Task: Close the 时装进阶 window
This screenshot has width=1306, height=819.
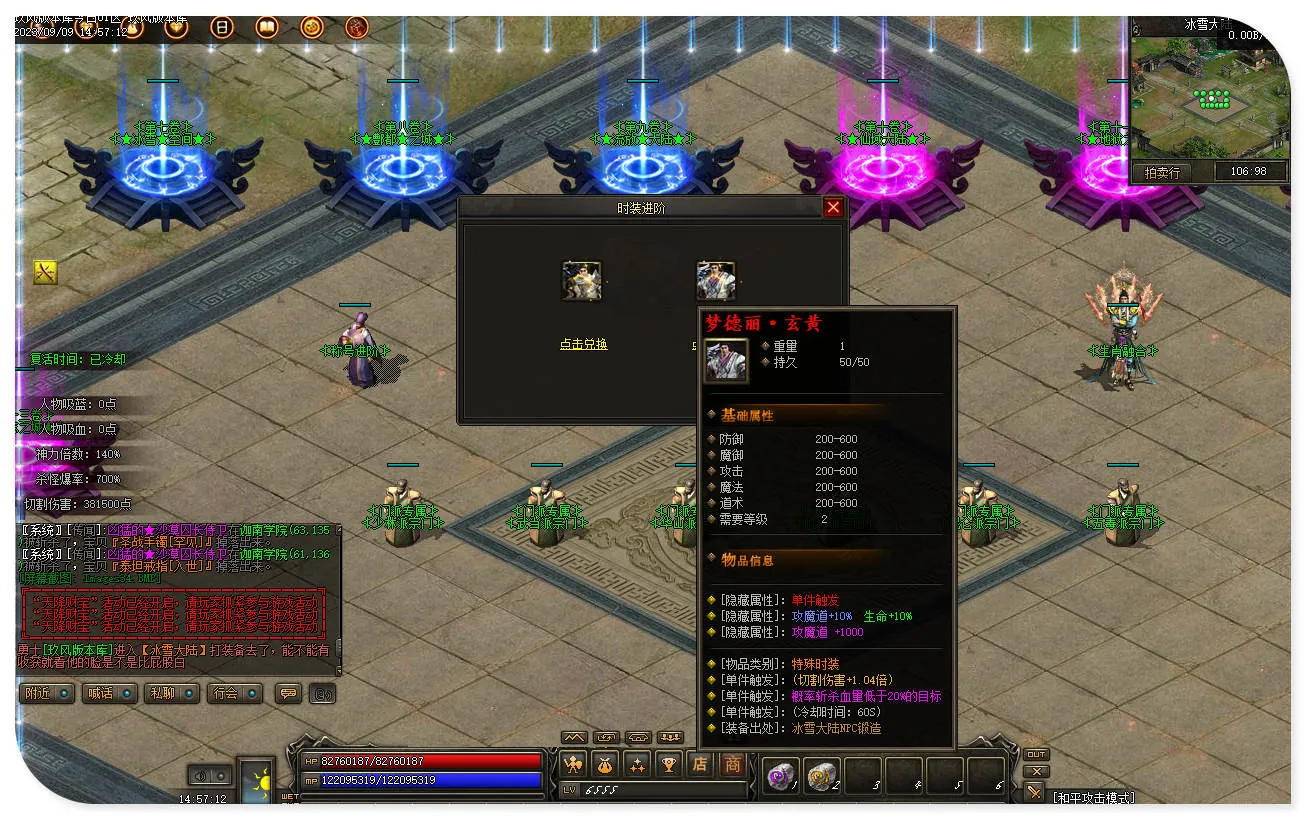Action: 833,207
